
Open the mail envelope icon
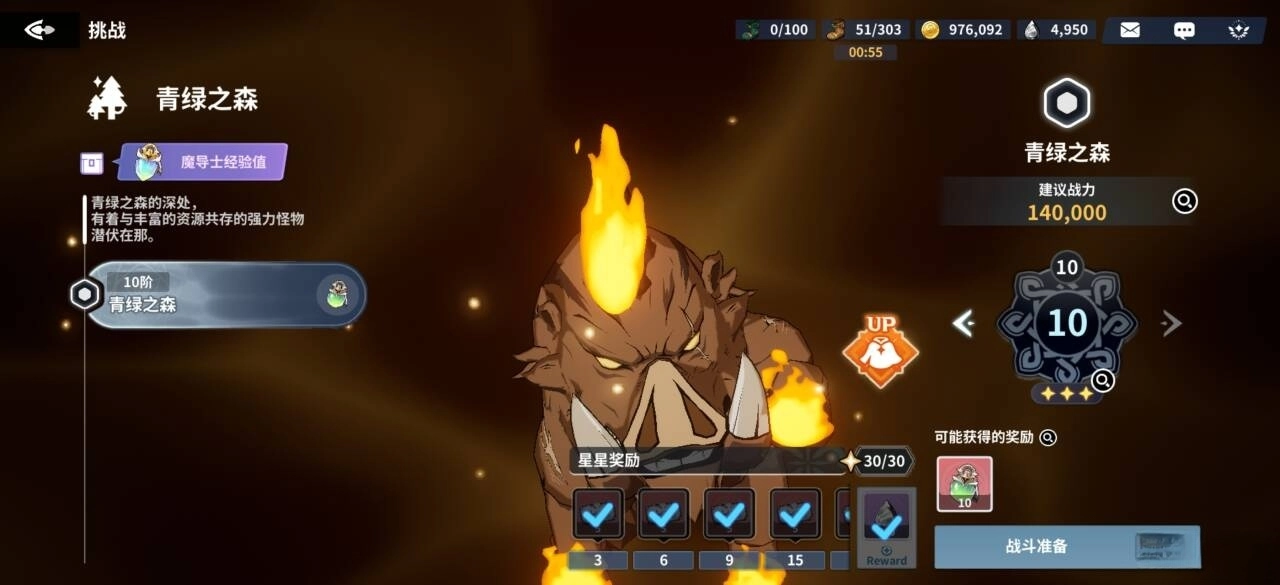pos(1130,30)
